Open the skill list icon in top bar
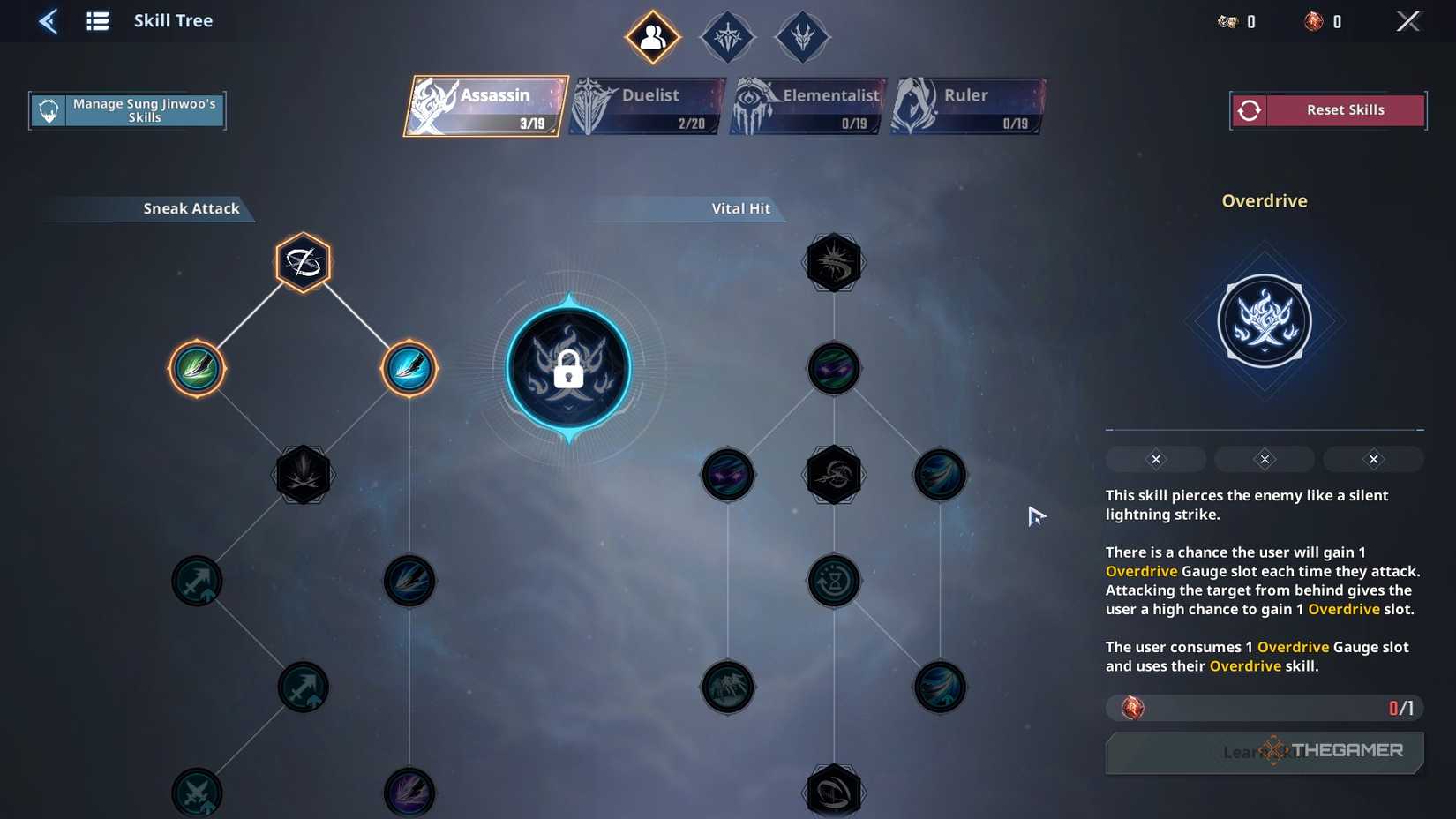1456x819 pixels. click(97, 20)
